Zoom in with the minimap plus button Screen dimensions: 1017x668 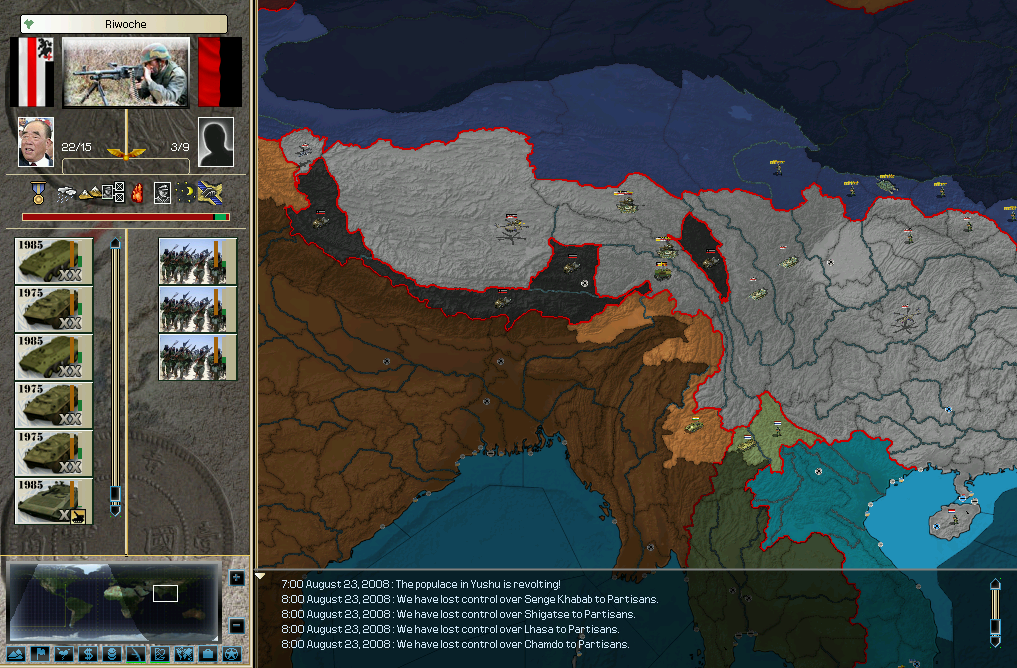click(x=237, y=578)
